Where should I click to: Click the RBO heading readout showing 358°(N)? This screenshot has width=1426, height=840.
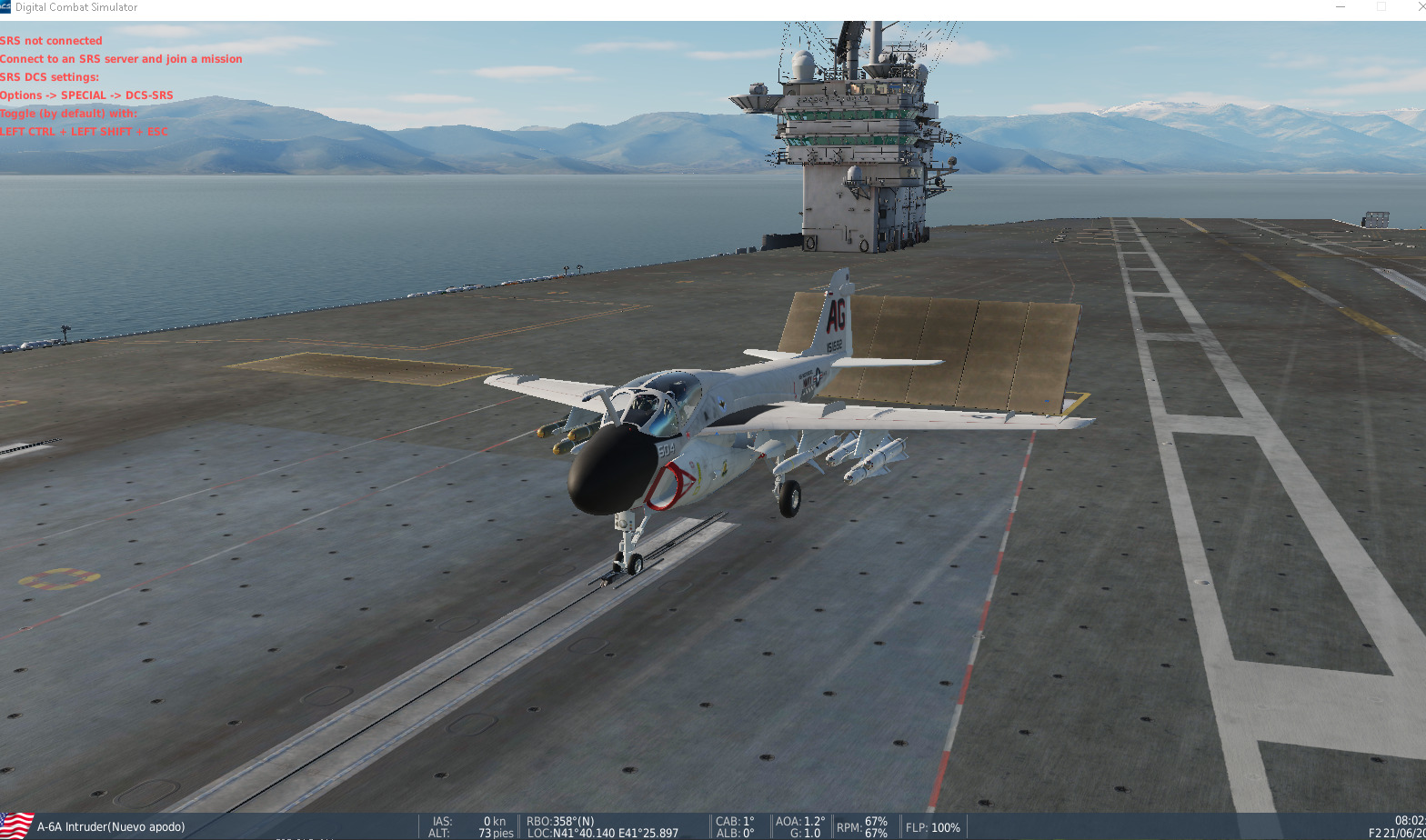coord(560,820)
